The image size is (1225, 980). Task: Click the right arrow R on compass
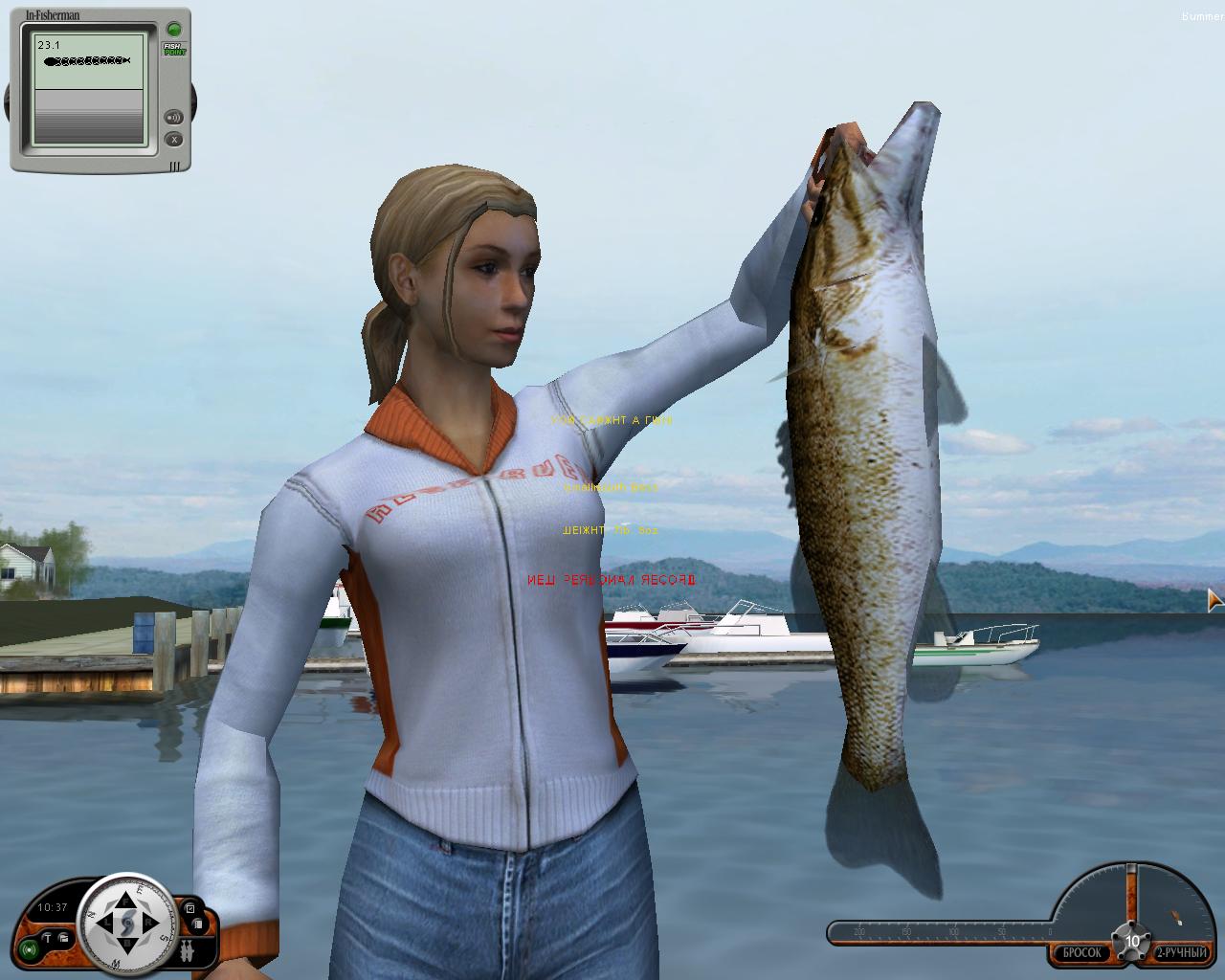(x=152, y=924)
